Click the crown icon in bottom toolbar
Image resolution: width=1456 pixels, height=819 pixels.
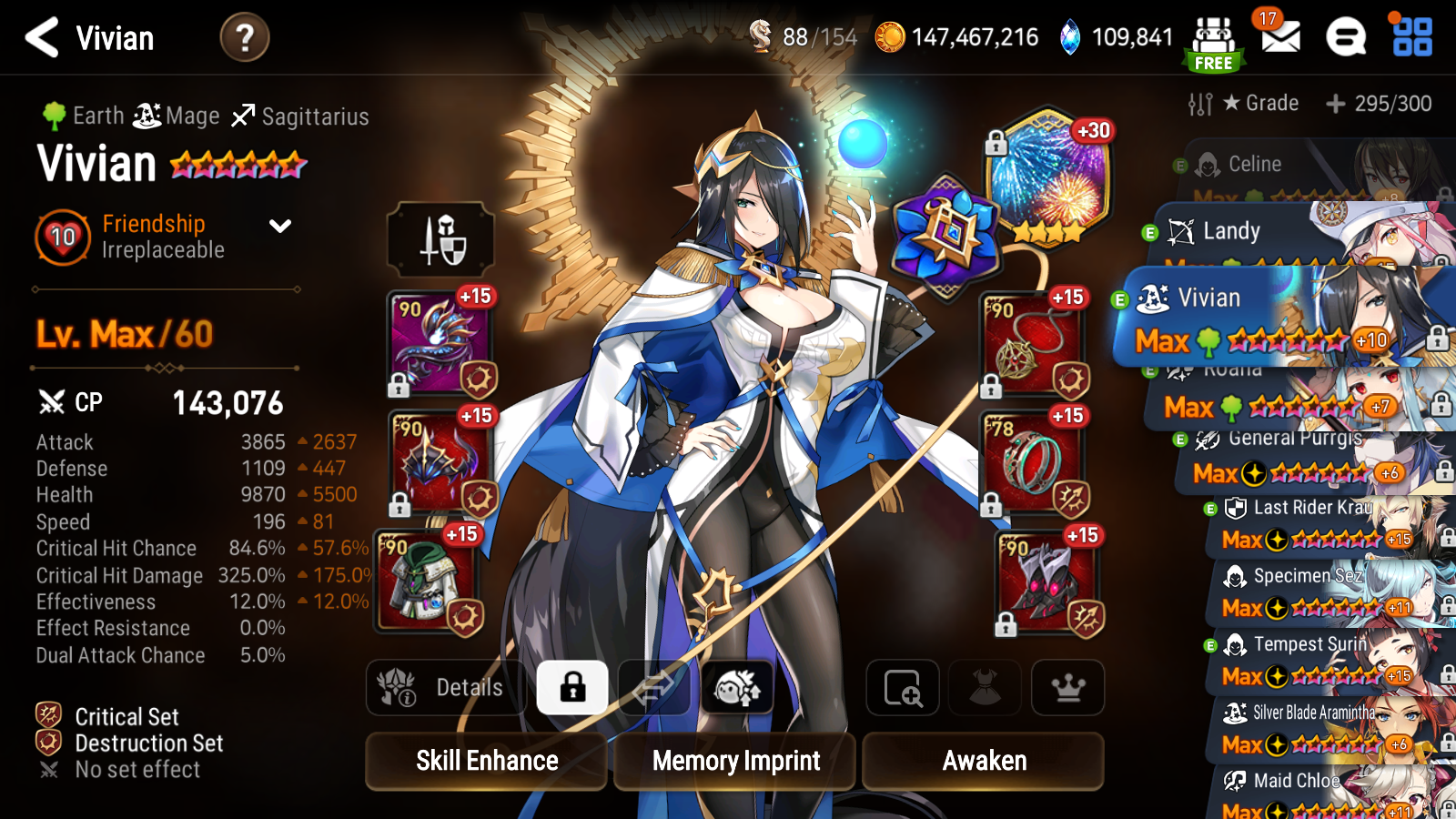[1067, 688]
